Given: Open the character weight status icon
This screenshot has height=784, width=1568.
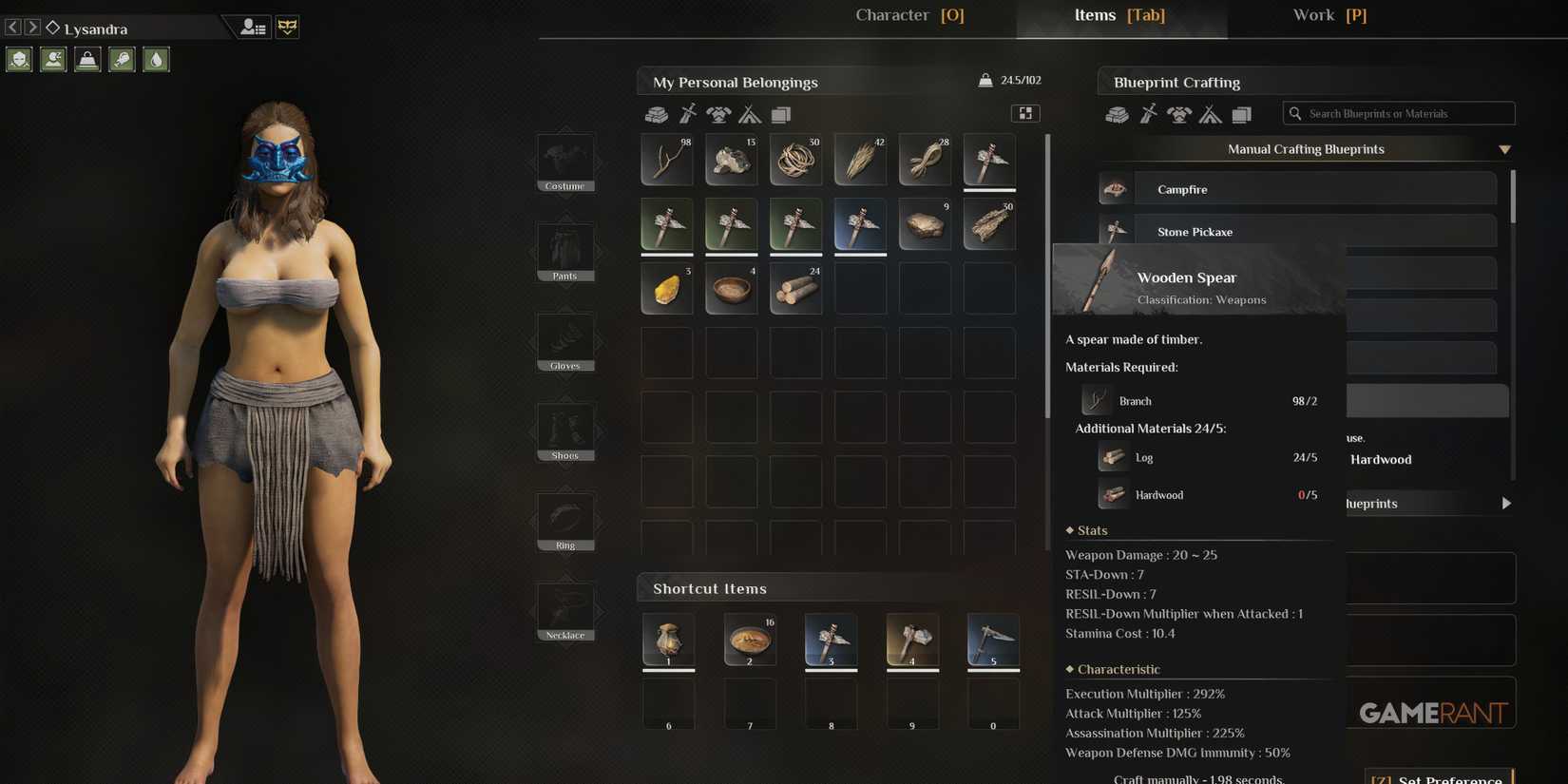Looking at the screenshot, I should (x=87, y=59).
